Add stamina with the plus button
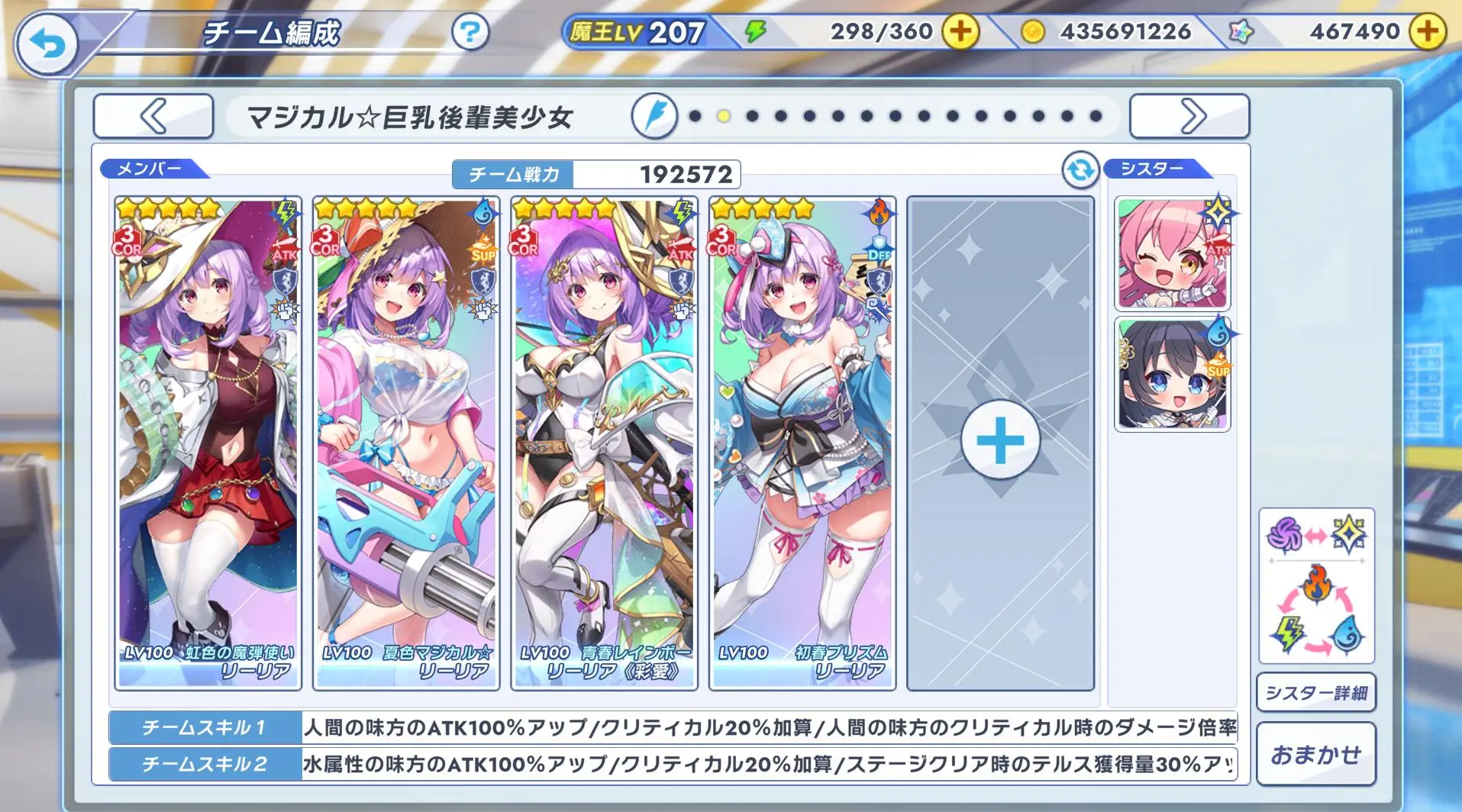Viewport: 1462px width, 812px height. point(960,32)
